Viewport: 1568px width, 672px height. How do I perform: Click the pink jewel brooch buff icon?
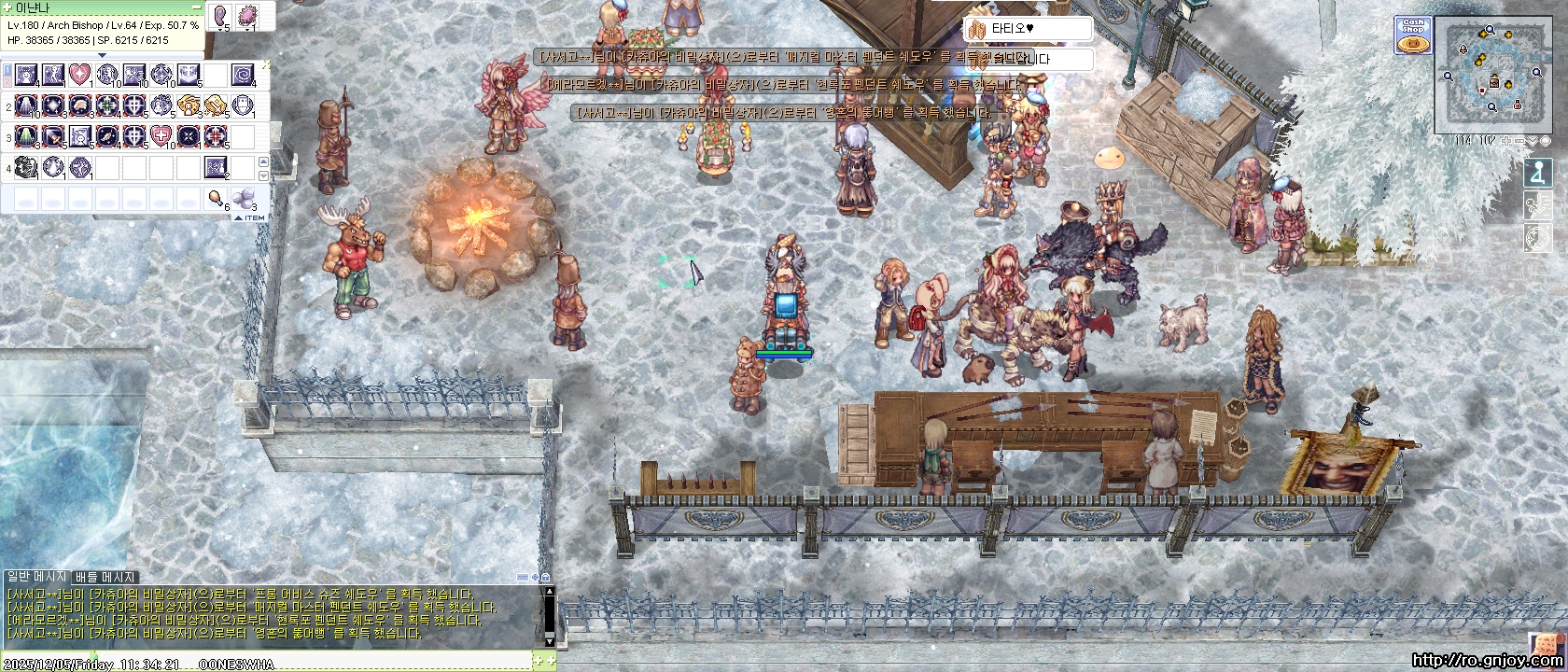point(249,16)
